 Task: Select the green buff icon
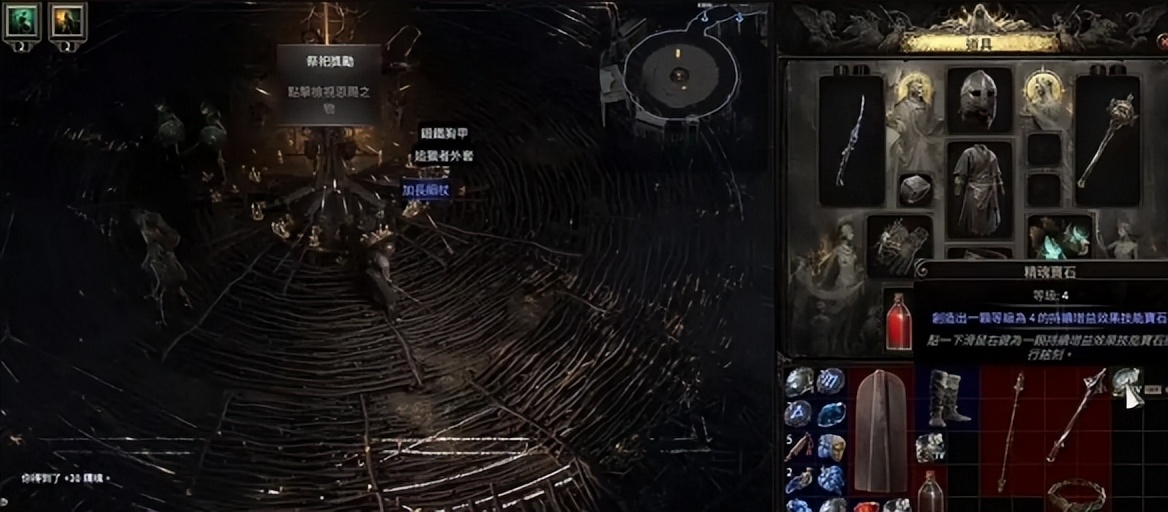(x=22, y=18)
